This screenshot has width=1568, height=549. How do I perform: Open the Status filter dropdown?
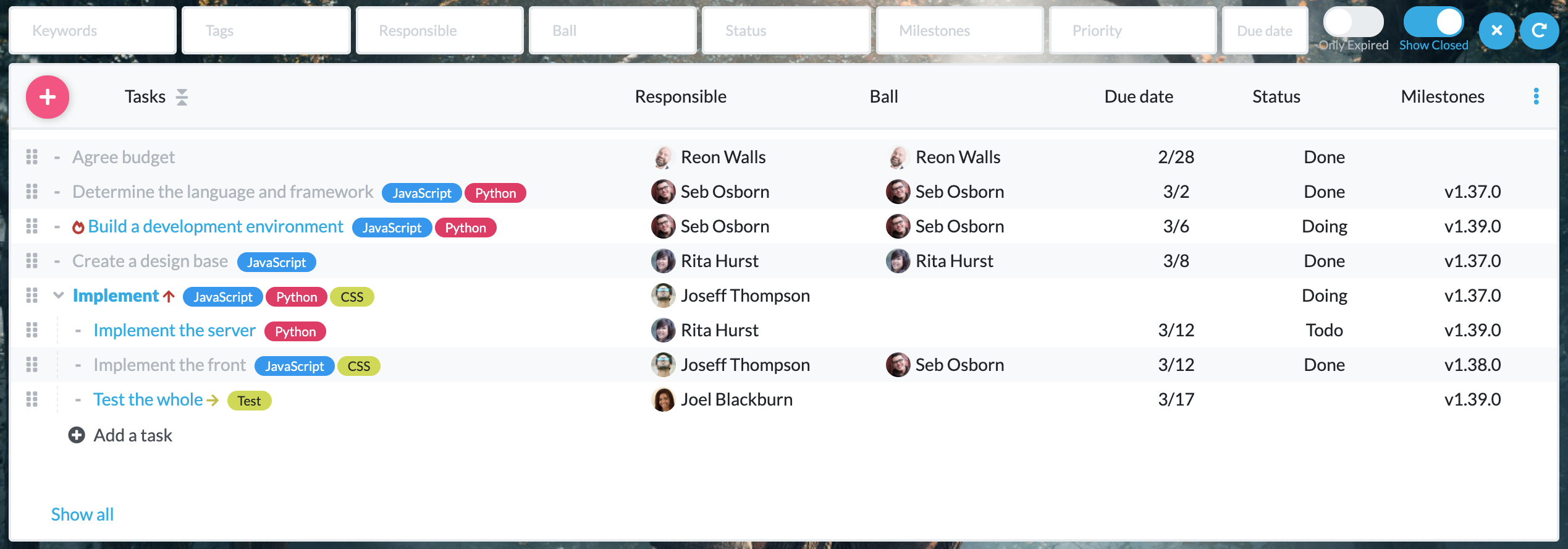[x=786, y=30]
